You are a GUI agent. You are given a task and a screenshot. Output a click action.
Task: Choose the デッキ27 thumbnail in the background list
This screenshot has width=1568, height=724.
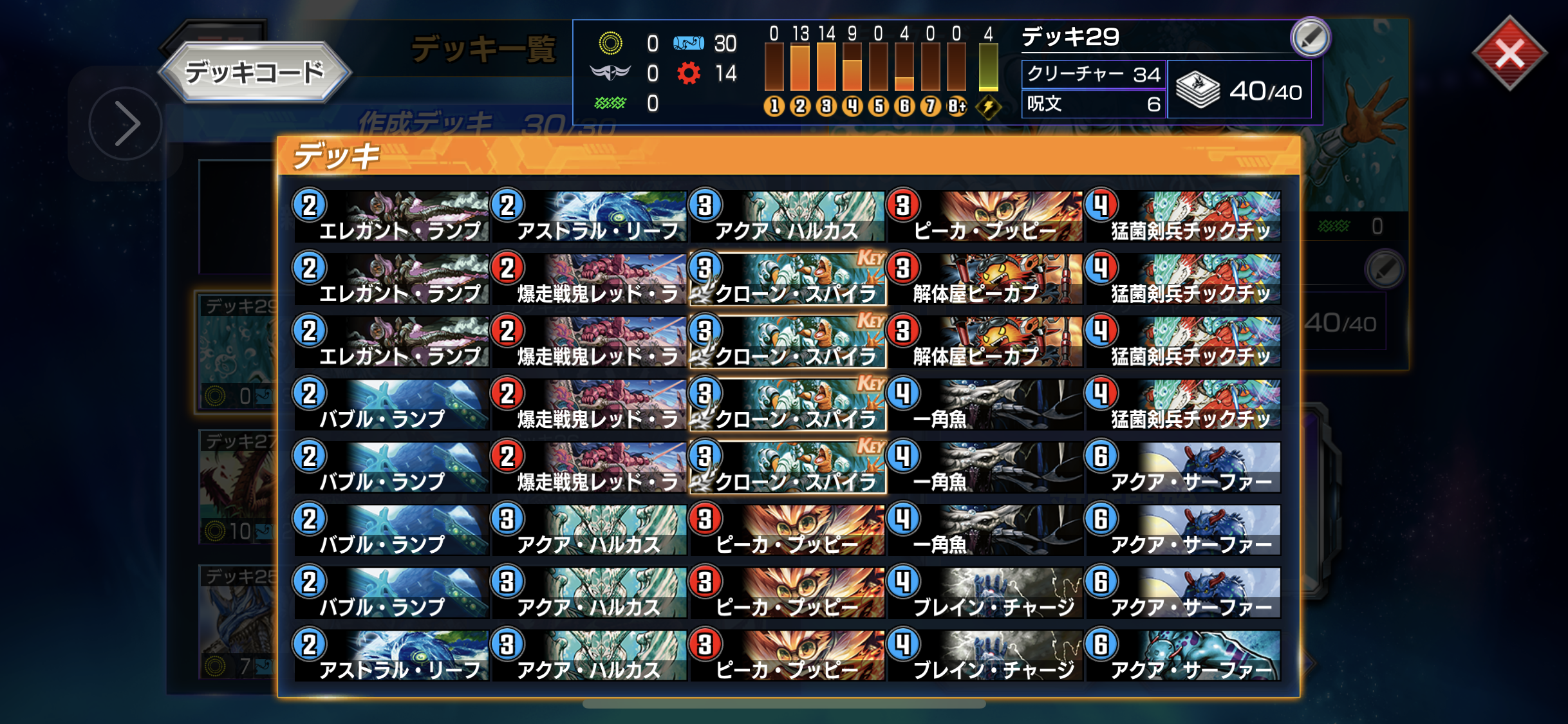click(x=237, y=486)
